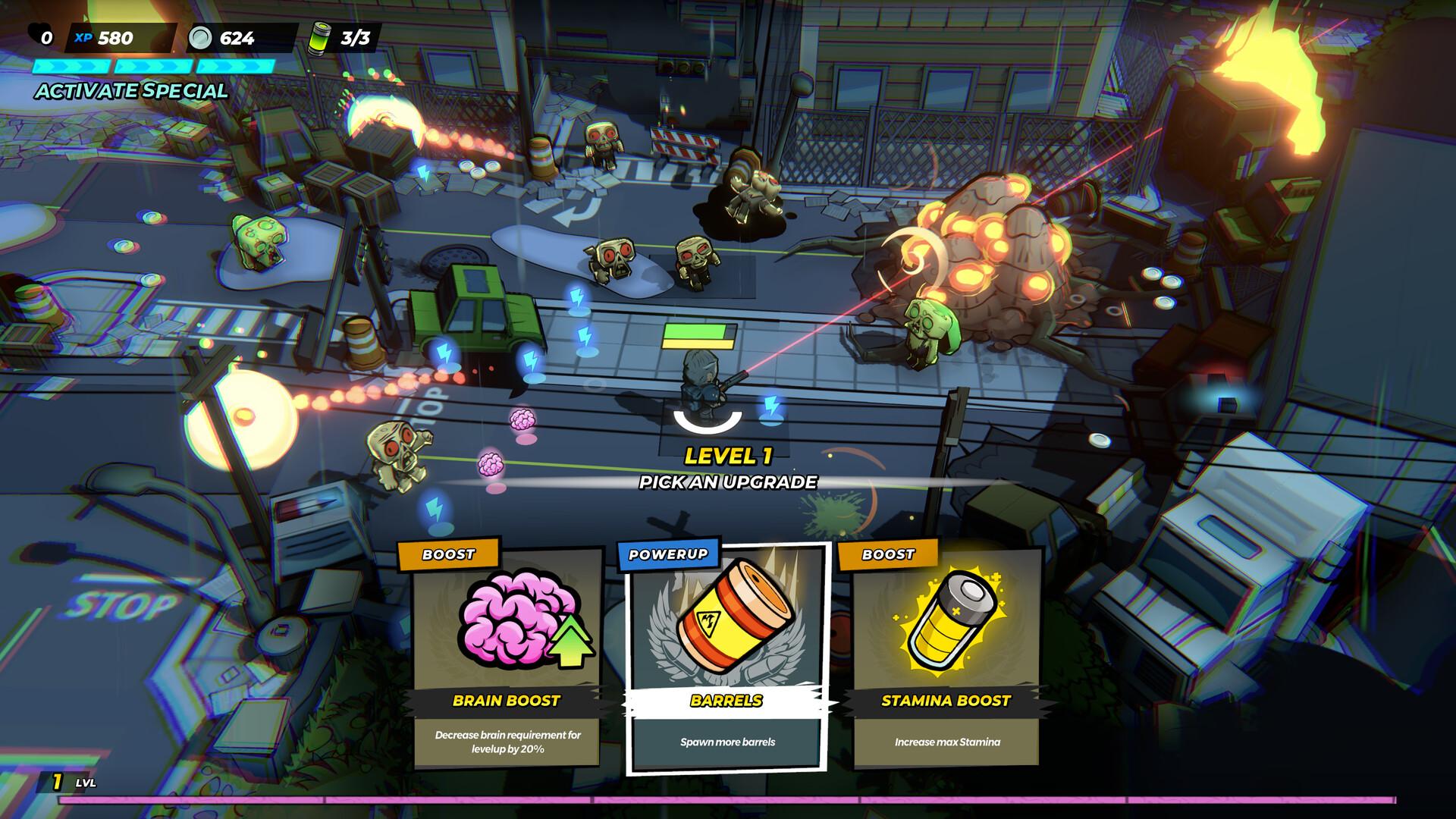Click the BOOST tag above Stamina Boost
The height and width of the screenshot is (819, 1456).
click(x=888, y=554)
